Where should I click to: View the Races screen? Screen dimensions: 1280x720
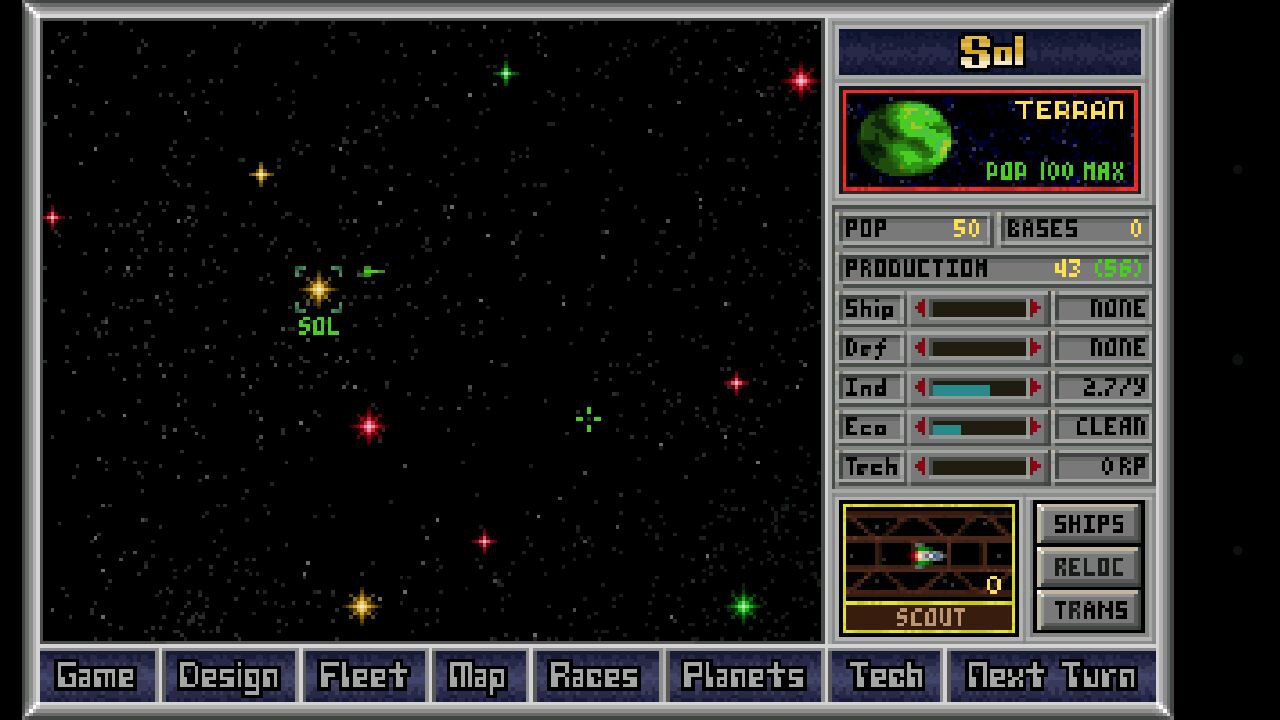point(594,676)
